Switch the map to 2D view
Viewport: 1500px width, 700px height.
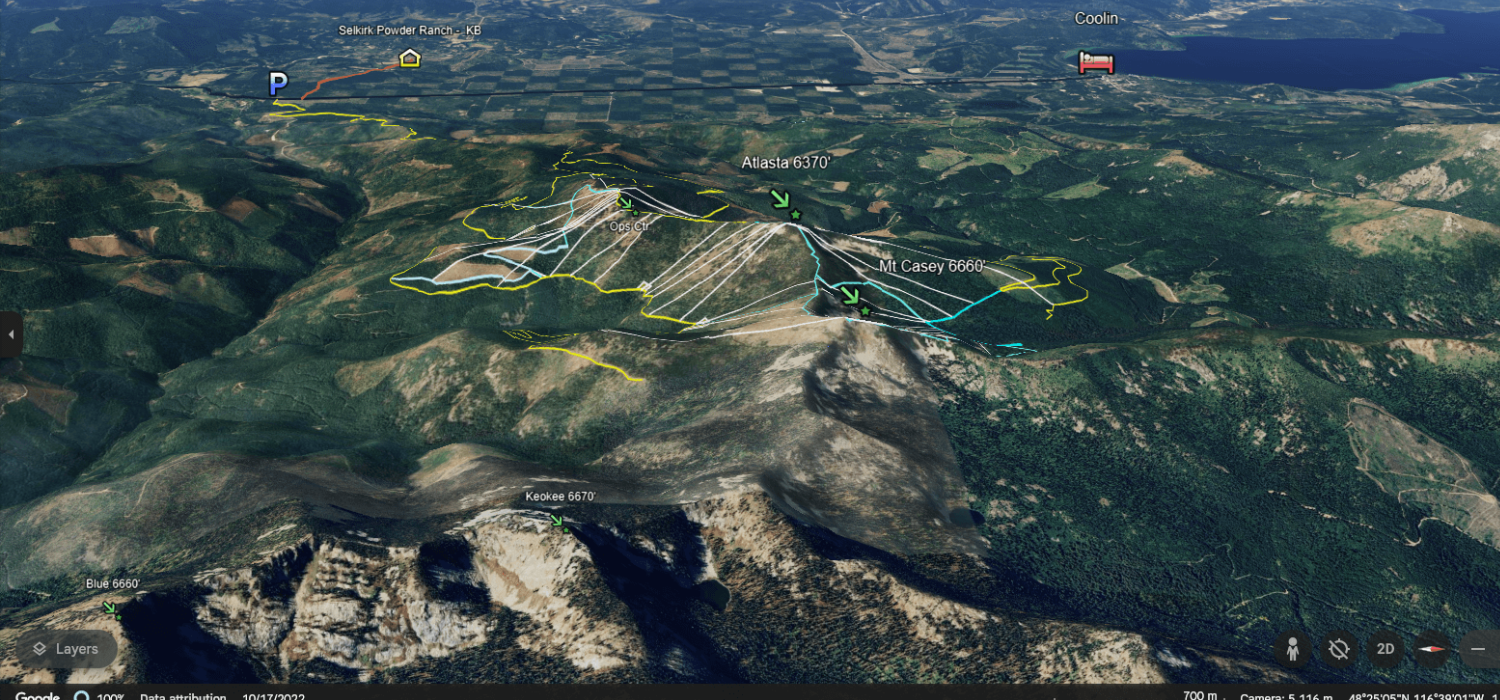1385,649
